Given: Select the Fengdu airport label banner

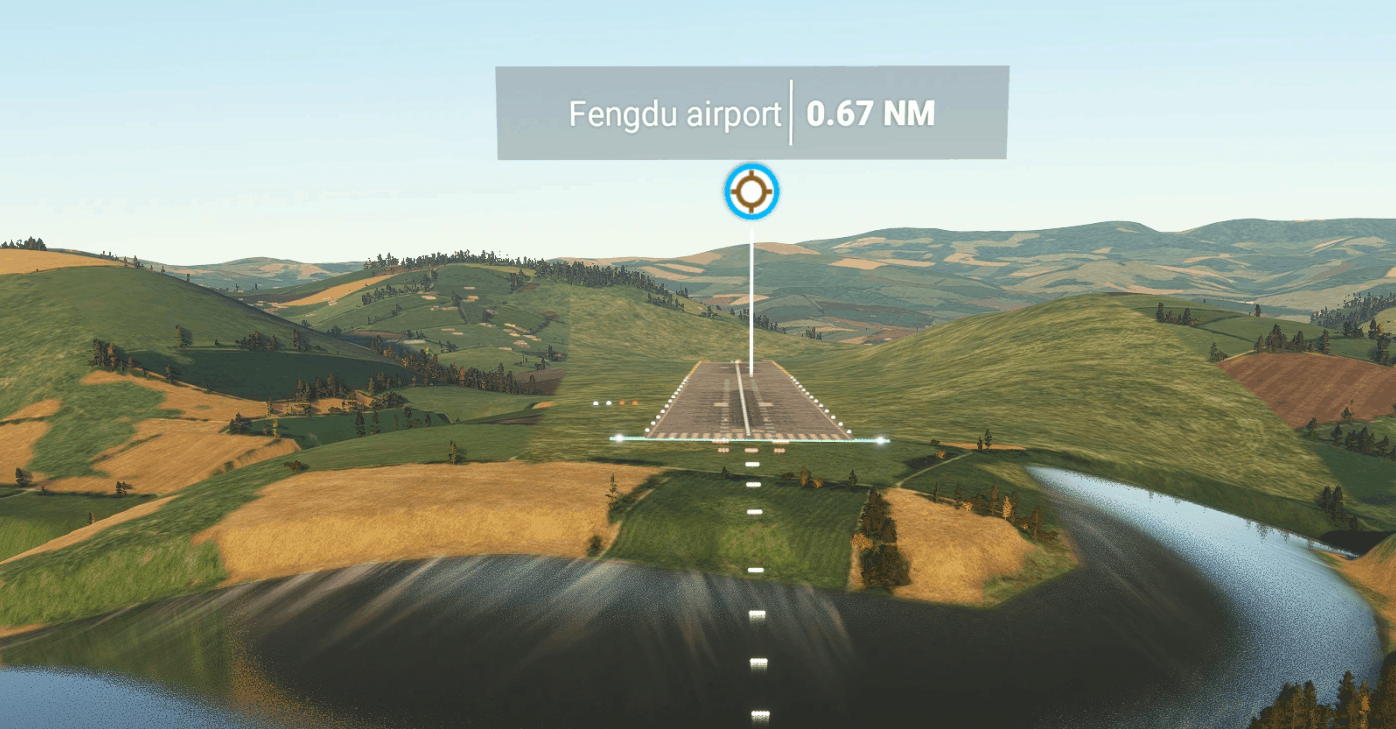Looking at the screenshot, I should pyautogui.click(x=752, y=113).
